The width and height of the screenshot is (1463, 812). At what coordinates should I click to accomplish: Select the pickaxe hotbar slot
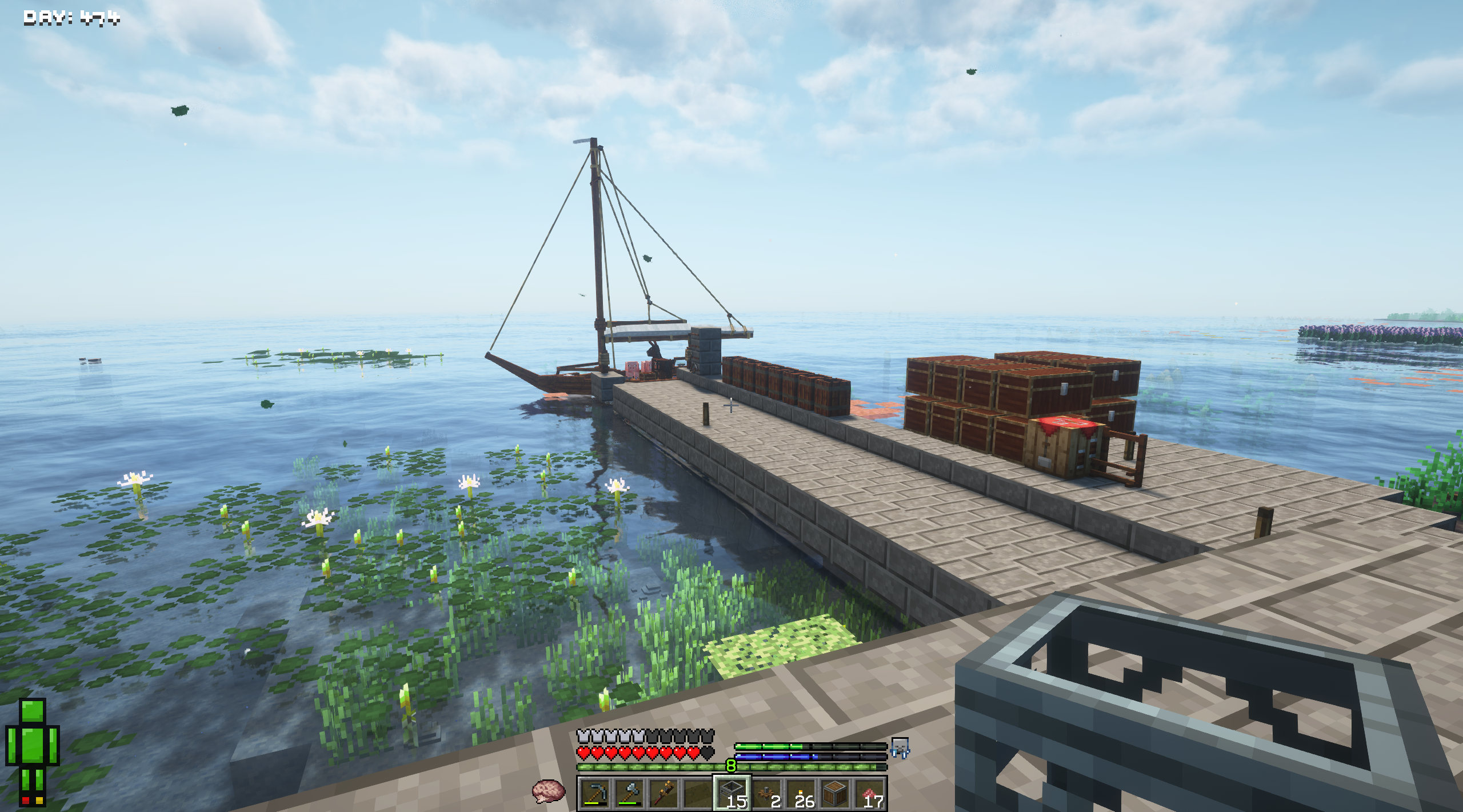pyautogui.click(x=594, y=793)
